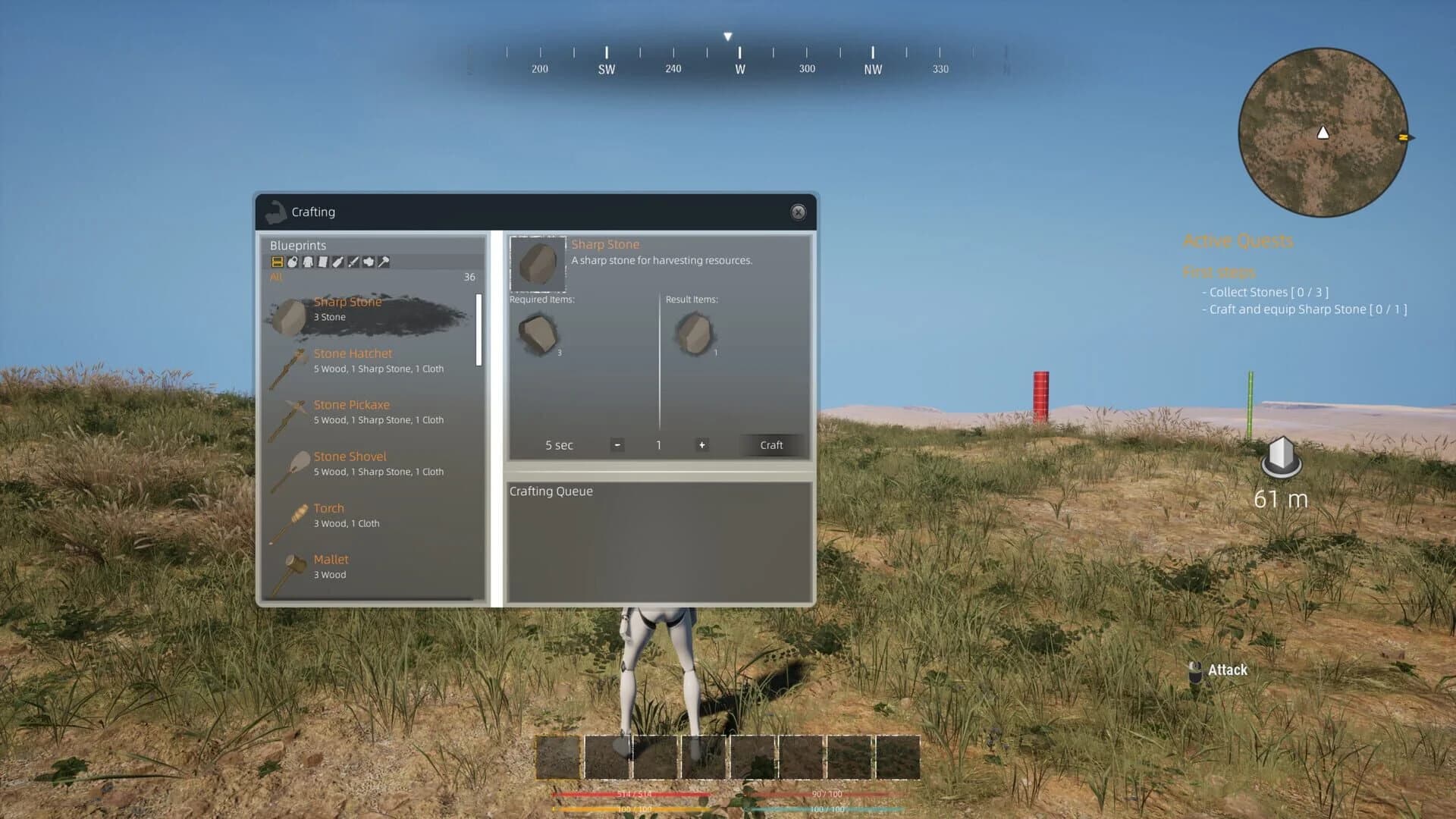This screenshot has width=1456, height=819.
Task: Decrease craft quantity with minus button
Action: [x=617, y=445]
